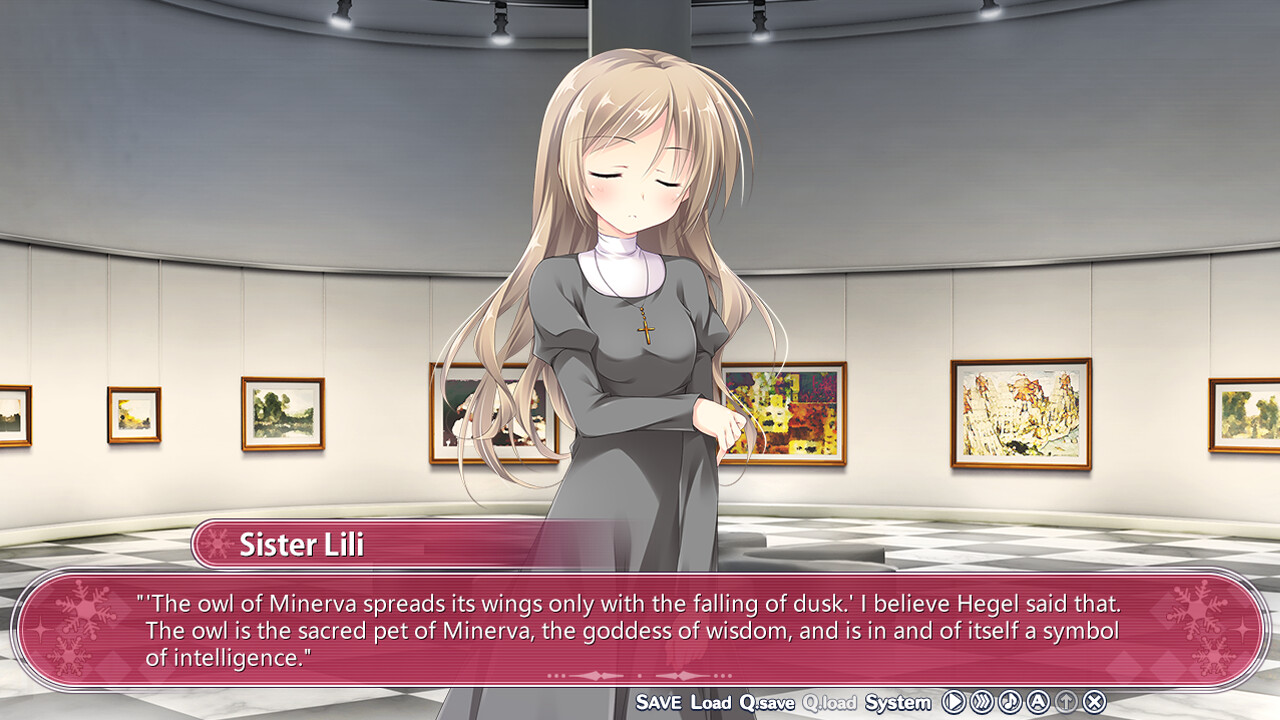Click the music note voice replay icon
Screen dimensions: 1280x720
click(x=1010, y=703)
